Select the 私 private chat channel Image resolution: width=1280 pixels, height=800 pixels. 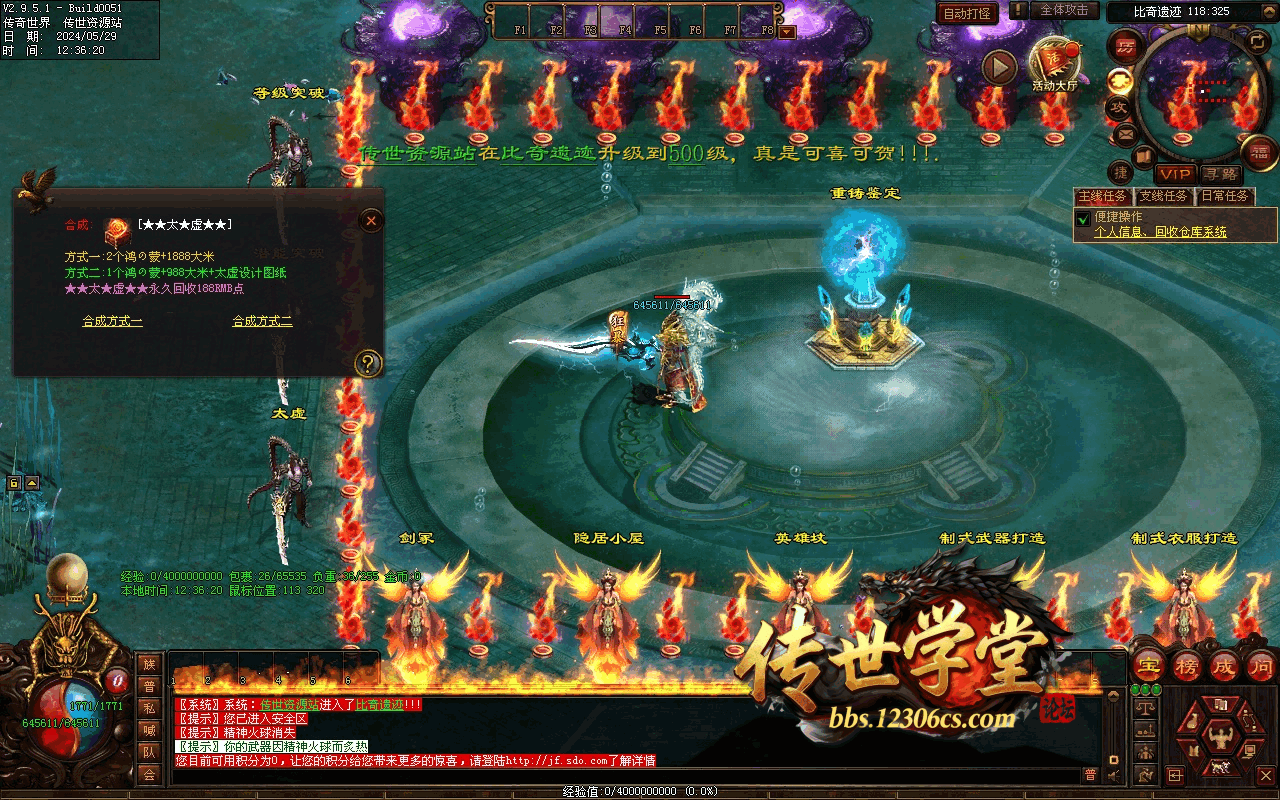[x=149, y=709]
